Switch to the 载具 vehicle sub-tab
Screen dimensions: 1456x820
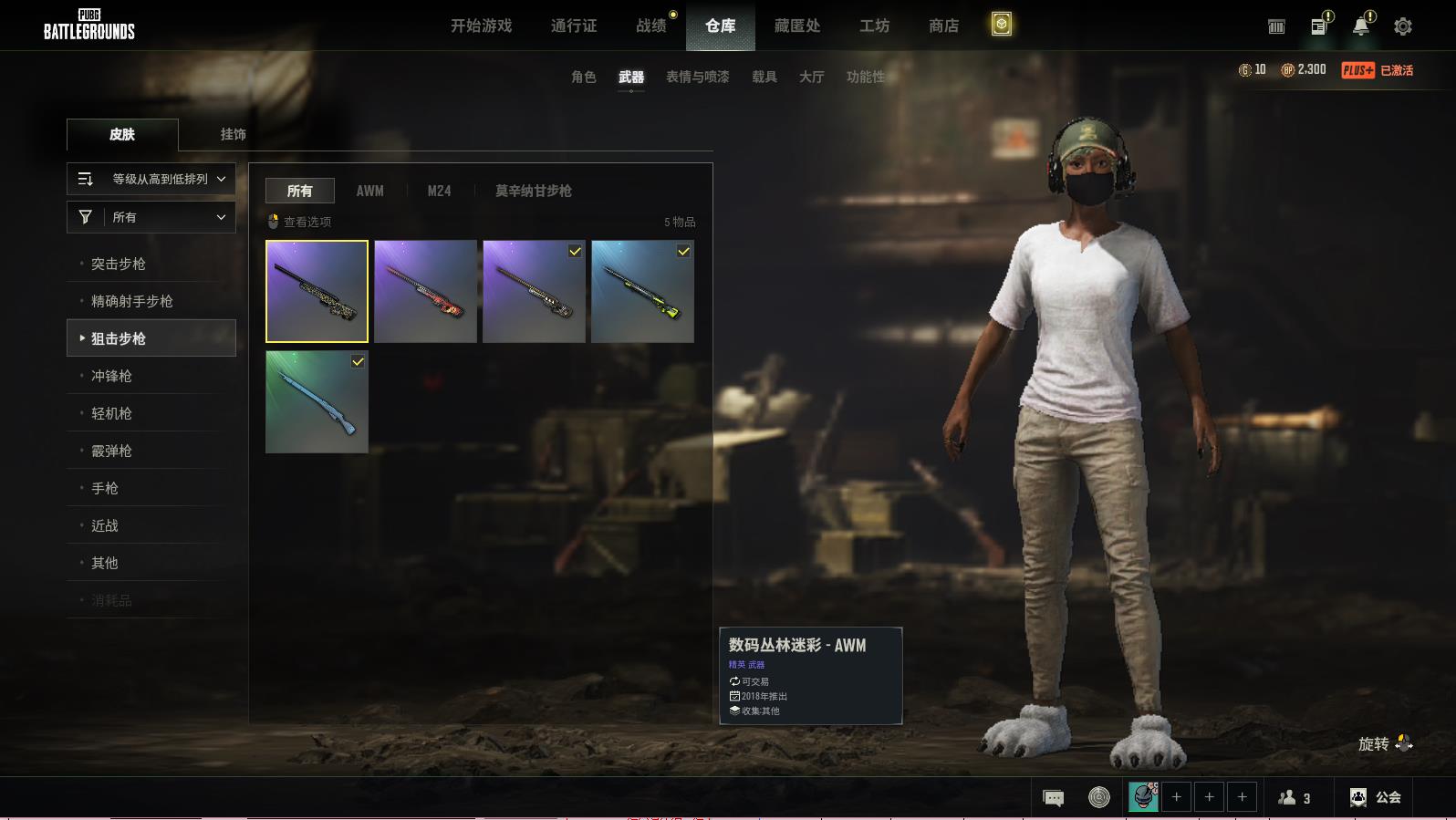click(x=764, y=77)
